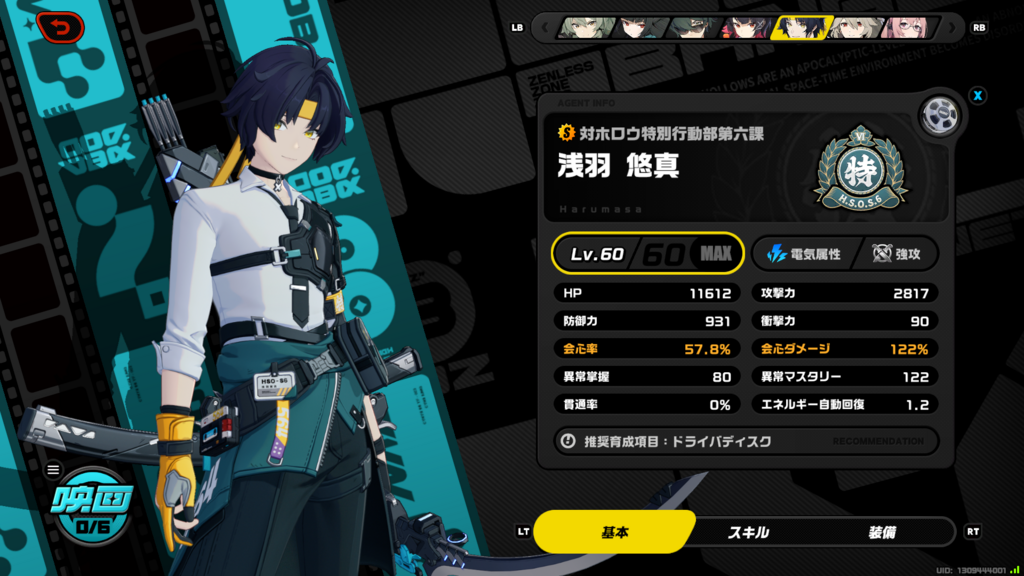This screenshot has width=1024, height=576.
Task: Go back using the red return arrow
Action: coord(61,28)
